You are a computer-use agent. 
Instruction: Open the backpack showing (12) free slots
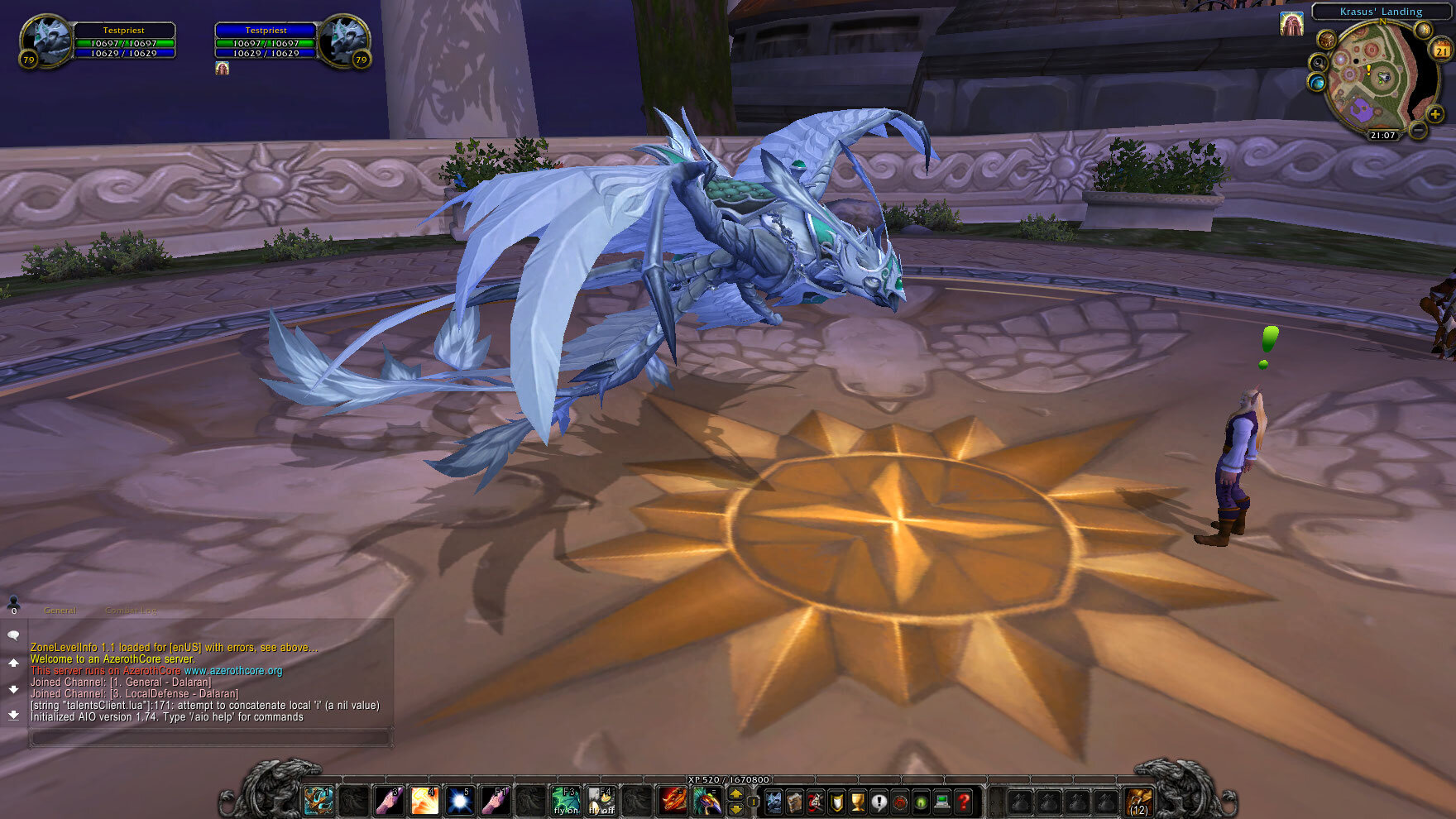pos(1140,801)
